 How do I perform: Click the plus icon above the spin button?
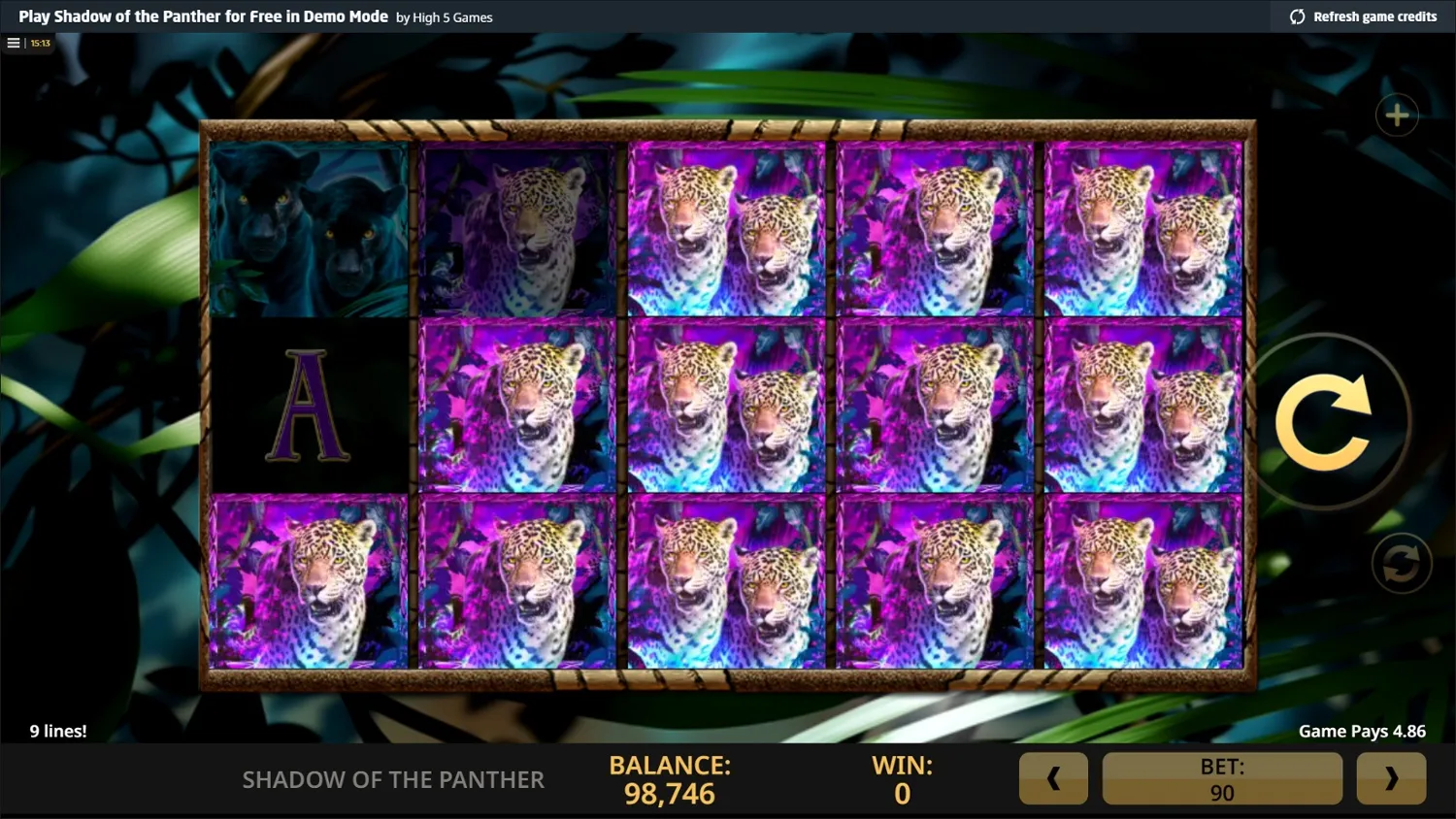coord(1398,115)
